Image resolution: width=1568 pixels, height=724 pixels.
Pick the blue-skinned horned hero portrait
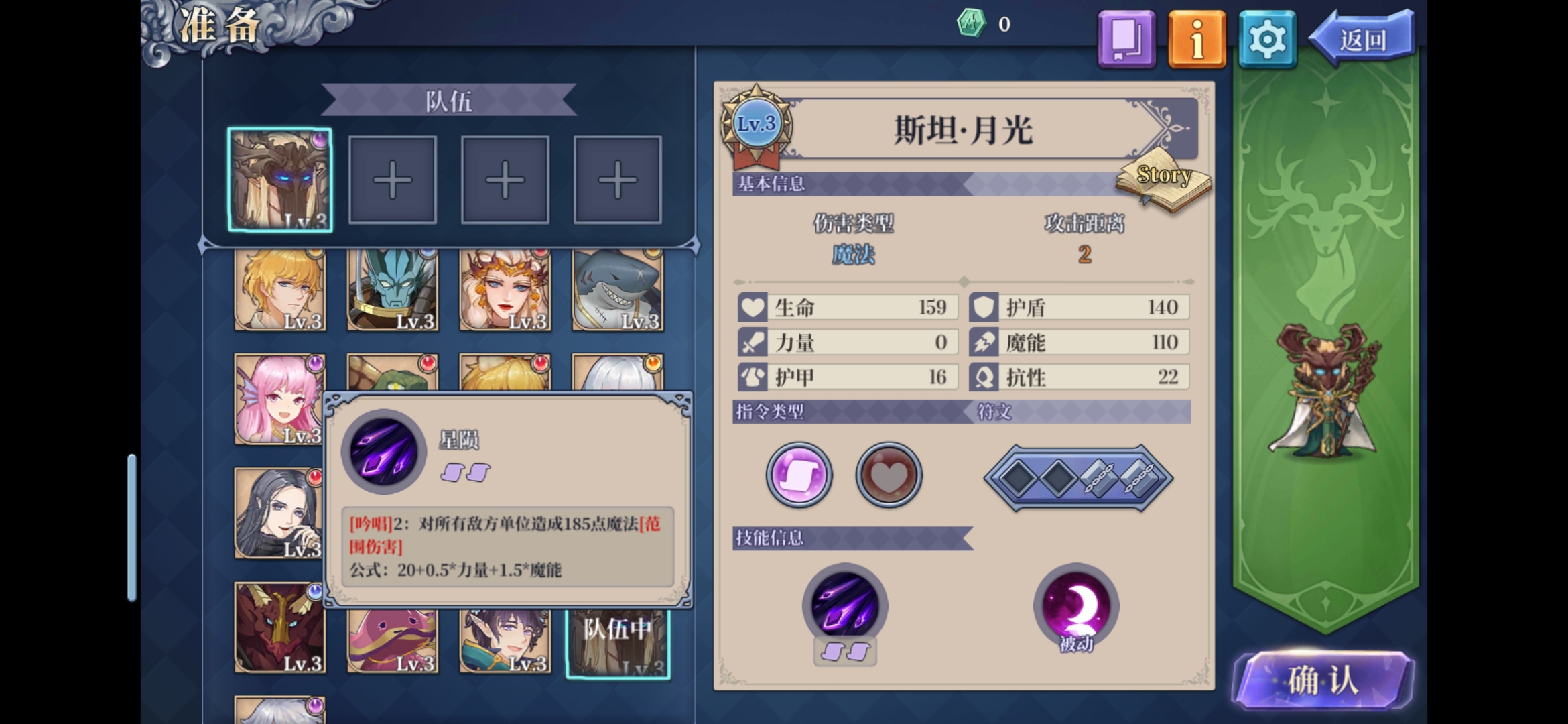[x=393, y=290]
